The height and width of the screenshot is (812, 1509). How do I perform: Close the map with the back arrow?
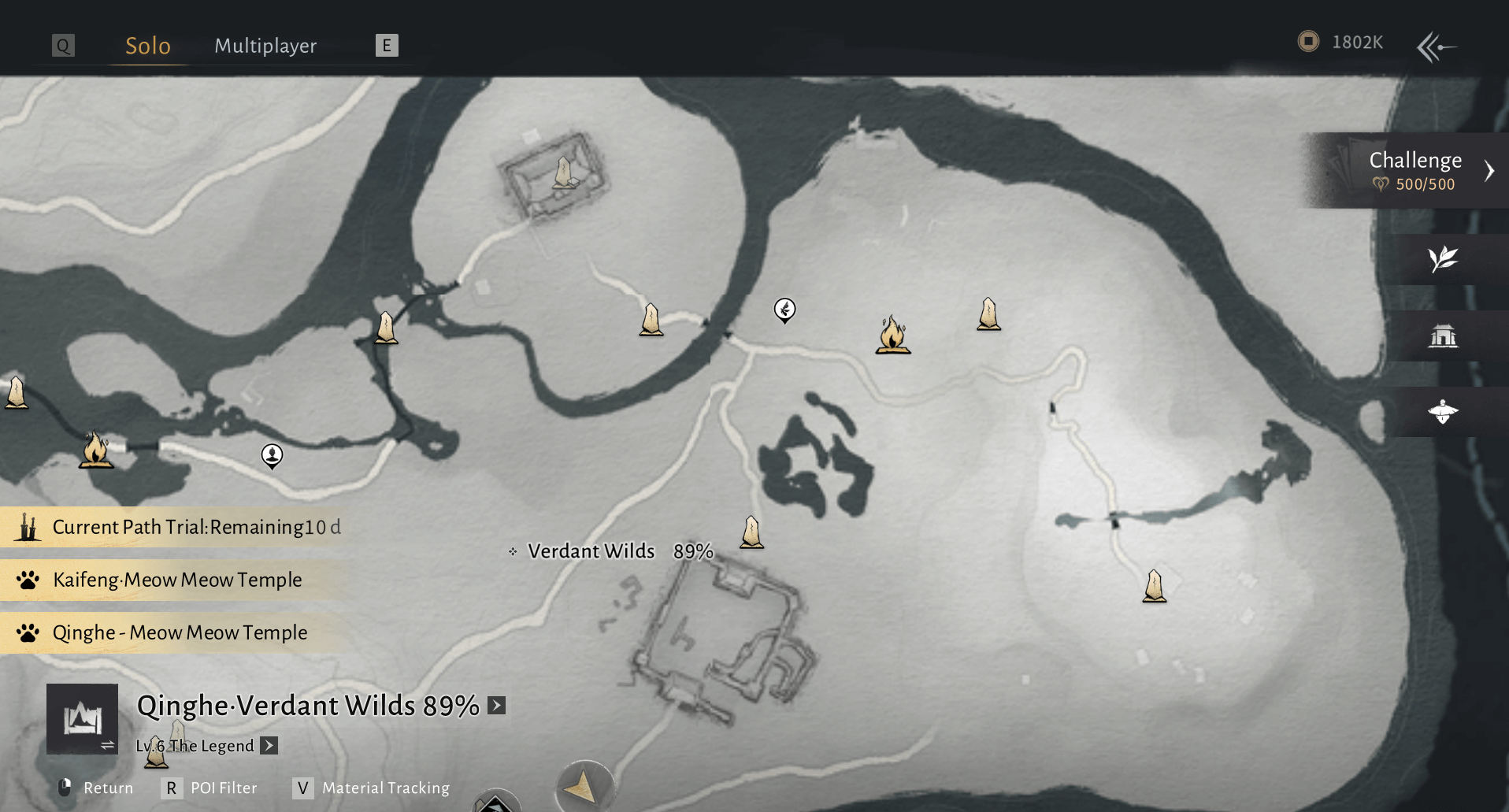(1437, 46)
